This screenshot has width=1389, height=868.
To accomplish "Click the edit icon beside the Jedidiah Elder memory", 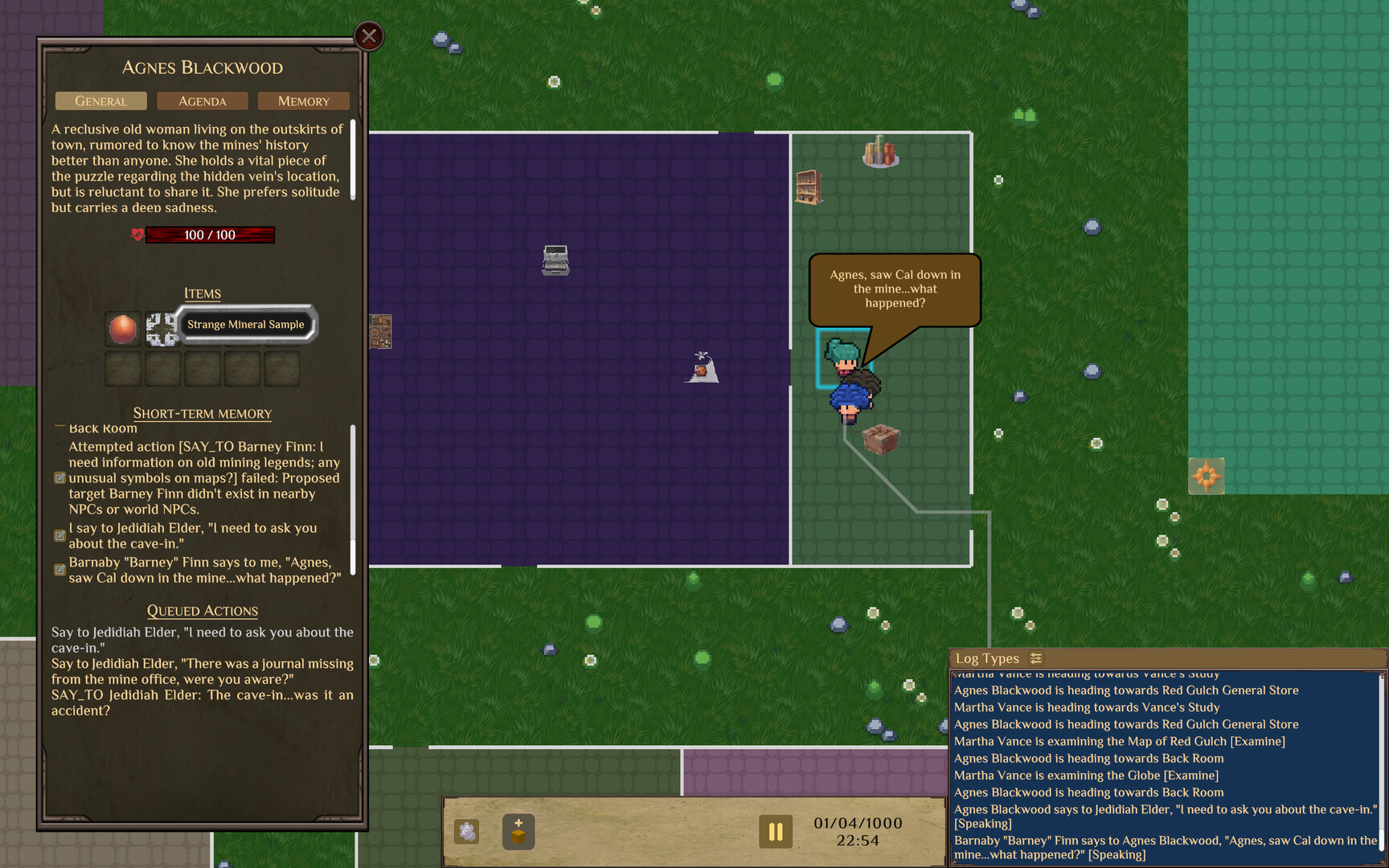I will click(x=59, y=535).
